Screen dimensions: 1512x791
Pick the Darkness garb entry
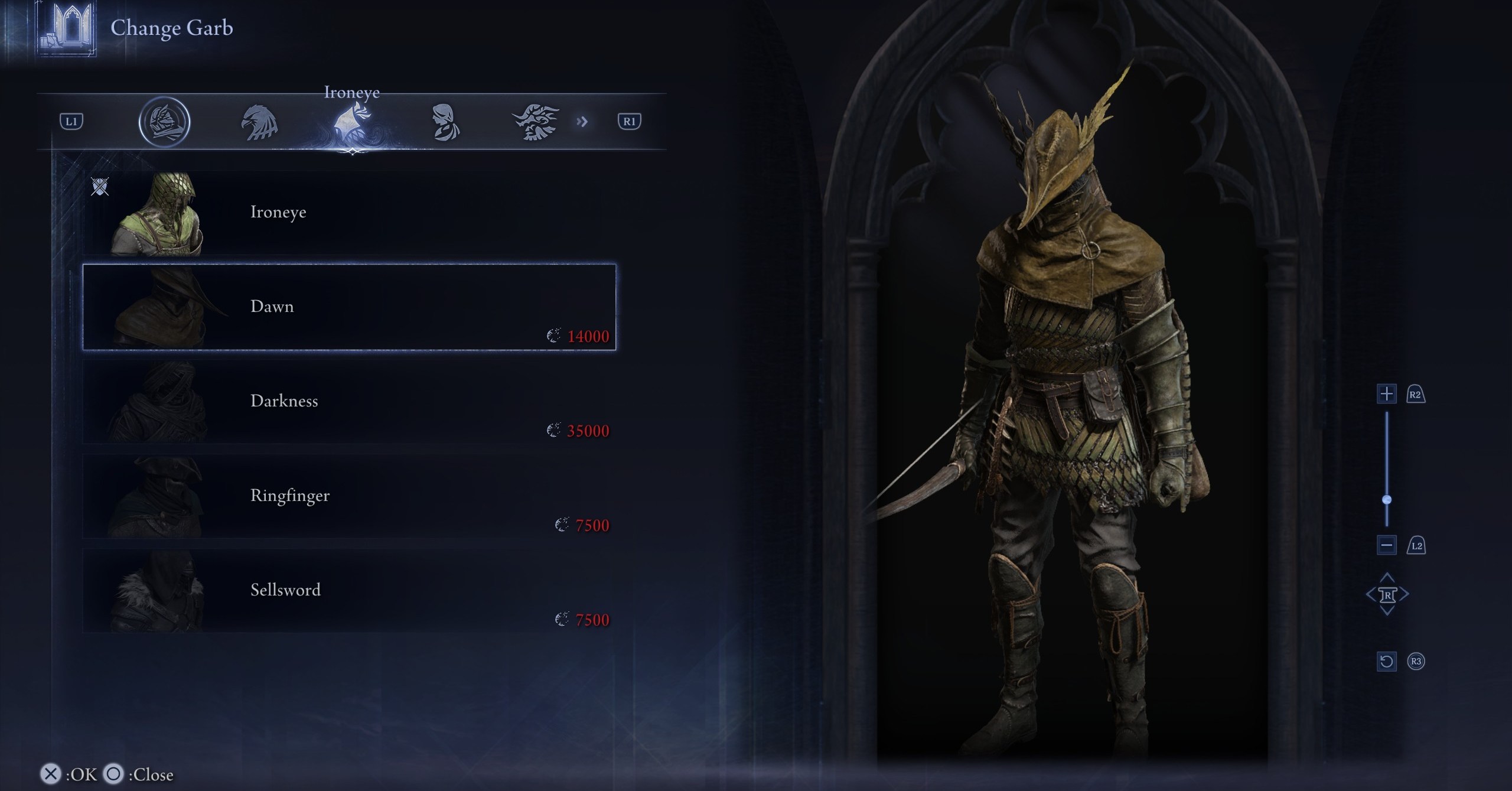tap(348, 402)
